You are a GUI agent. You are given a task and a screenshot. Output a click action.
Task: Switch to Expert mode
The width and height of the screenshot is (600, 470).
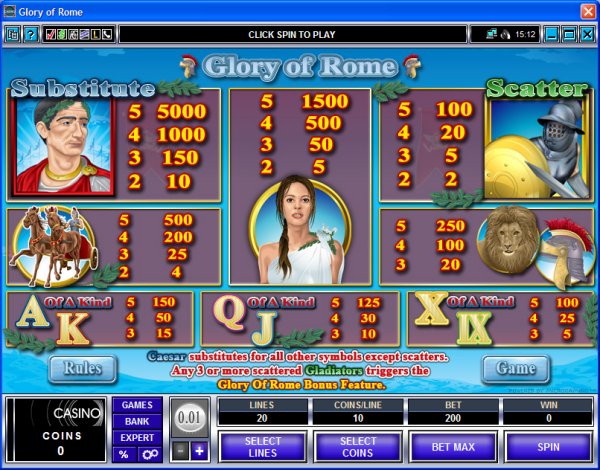coord(137,437)
